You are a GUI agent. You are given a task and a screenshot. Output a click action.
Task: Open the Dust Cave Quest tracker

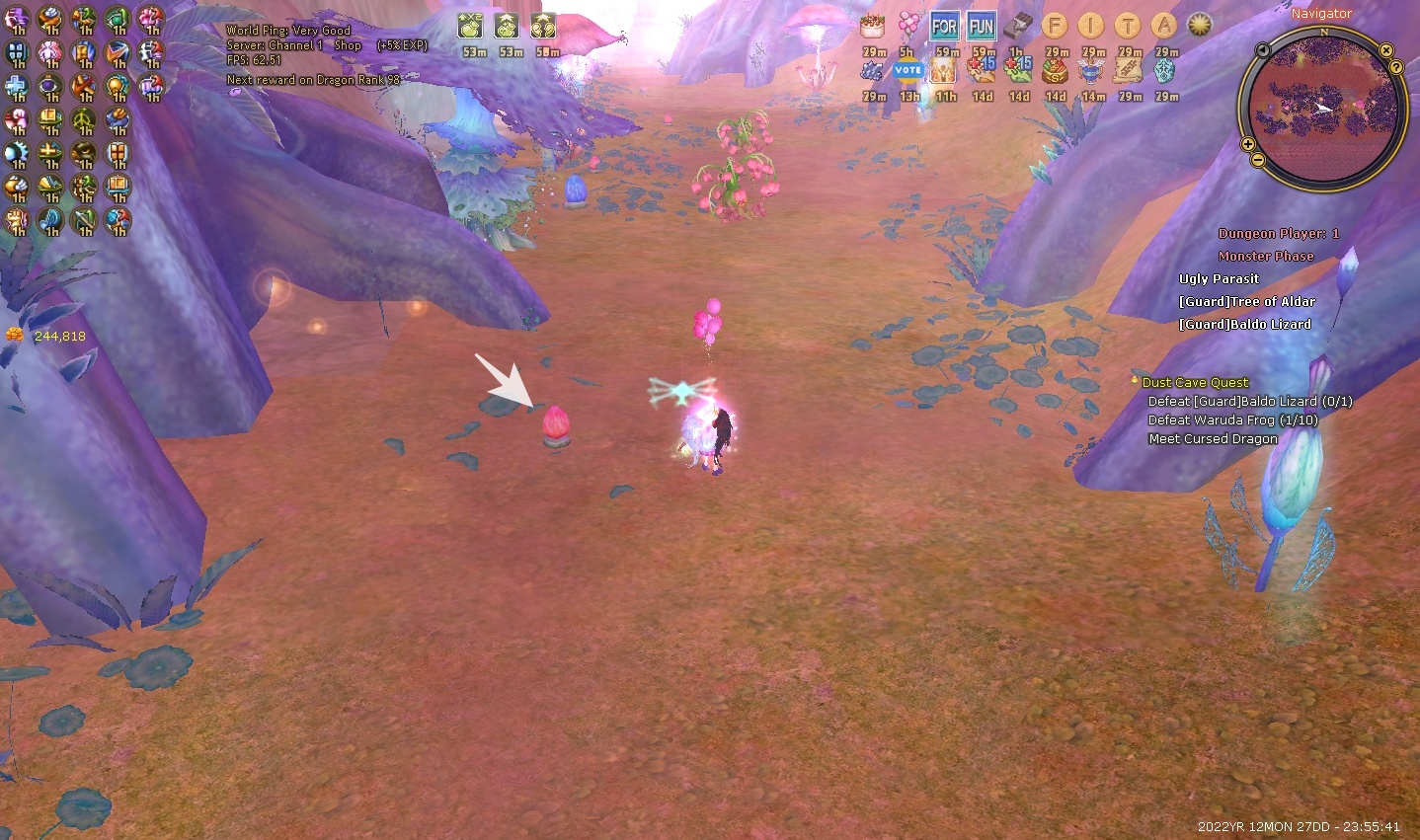pyautogui.click(x=1195, y=382)
